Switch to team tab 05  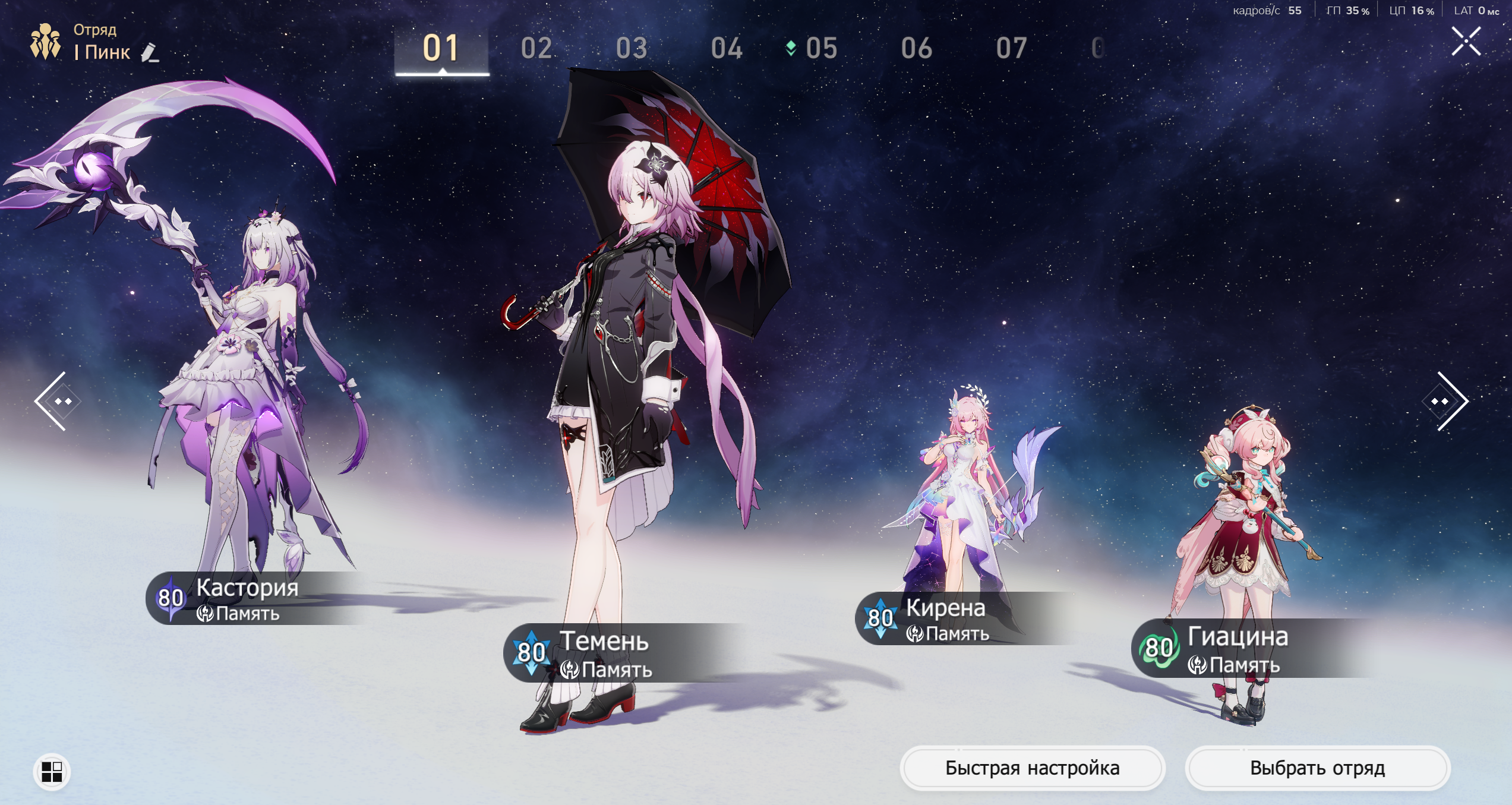(x=821, y=48)
